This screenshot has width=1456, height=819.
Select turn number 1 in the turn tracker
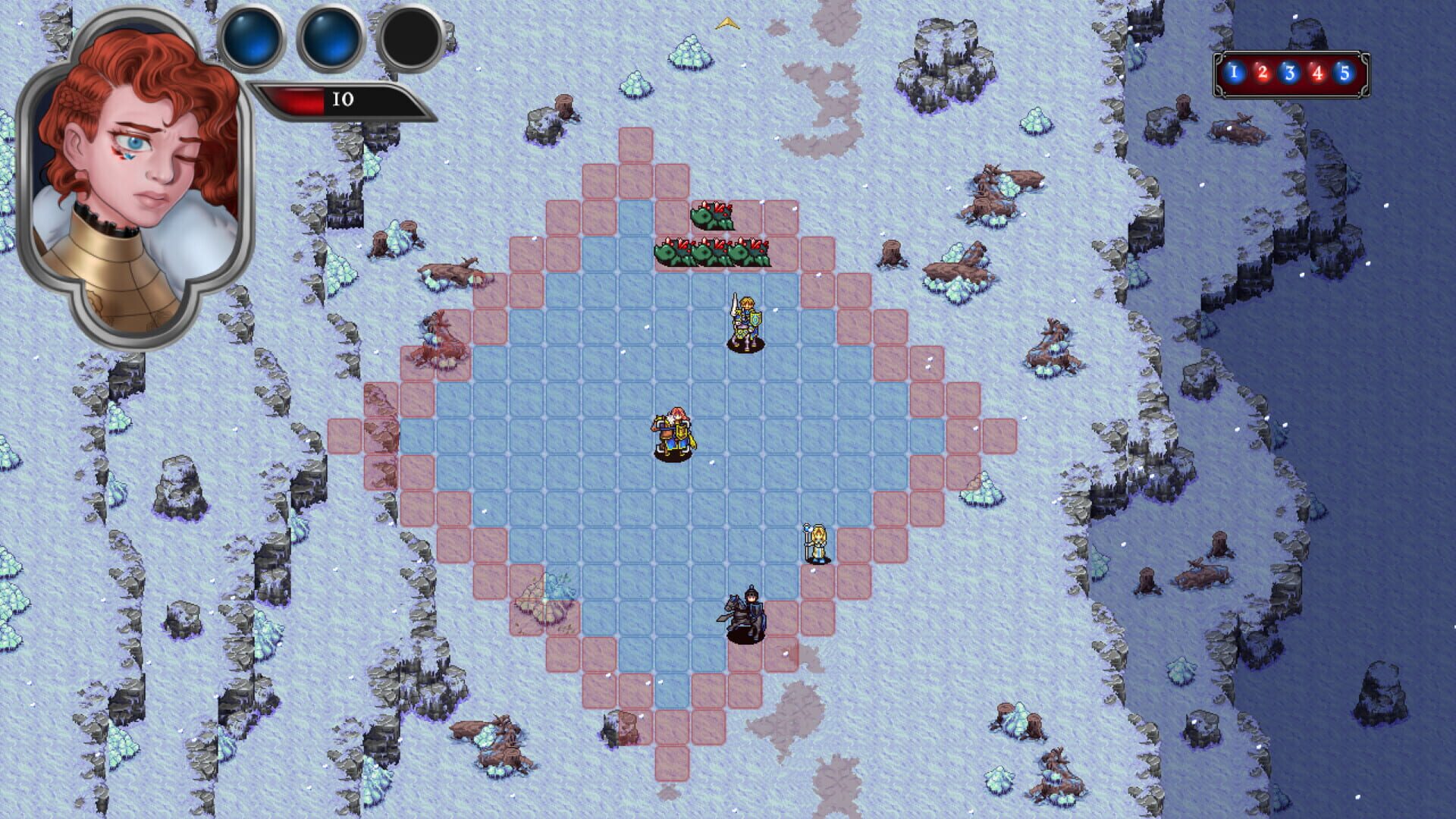click(1234, 71)
